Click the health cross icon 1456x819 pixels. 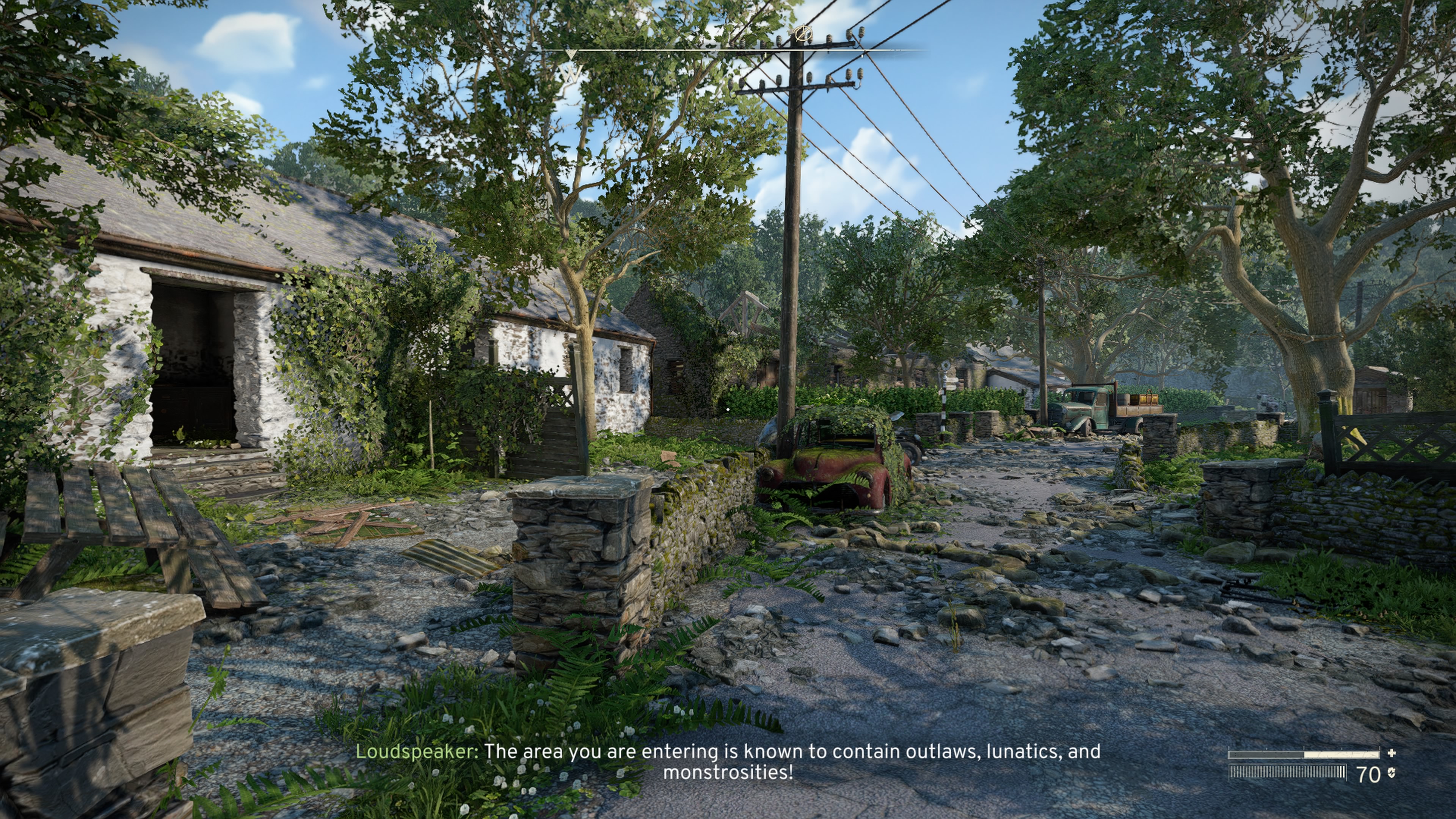1392,753
